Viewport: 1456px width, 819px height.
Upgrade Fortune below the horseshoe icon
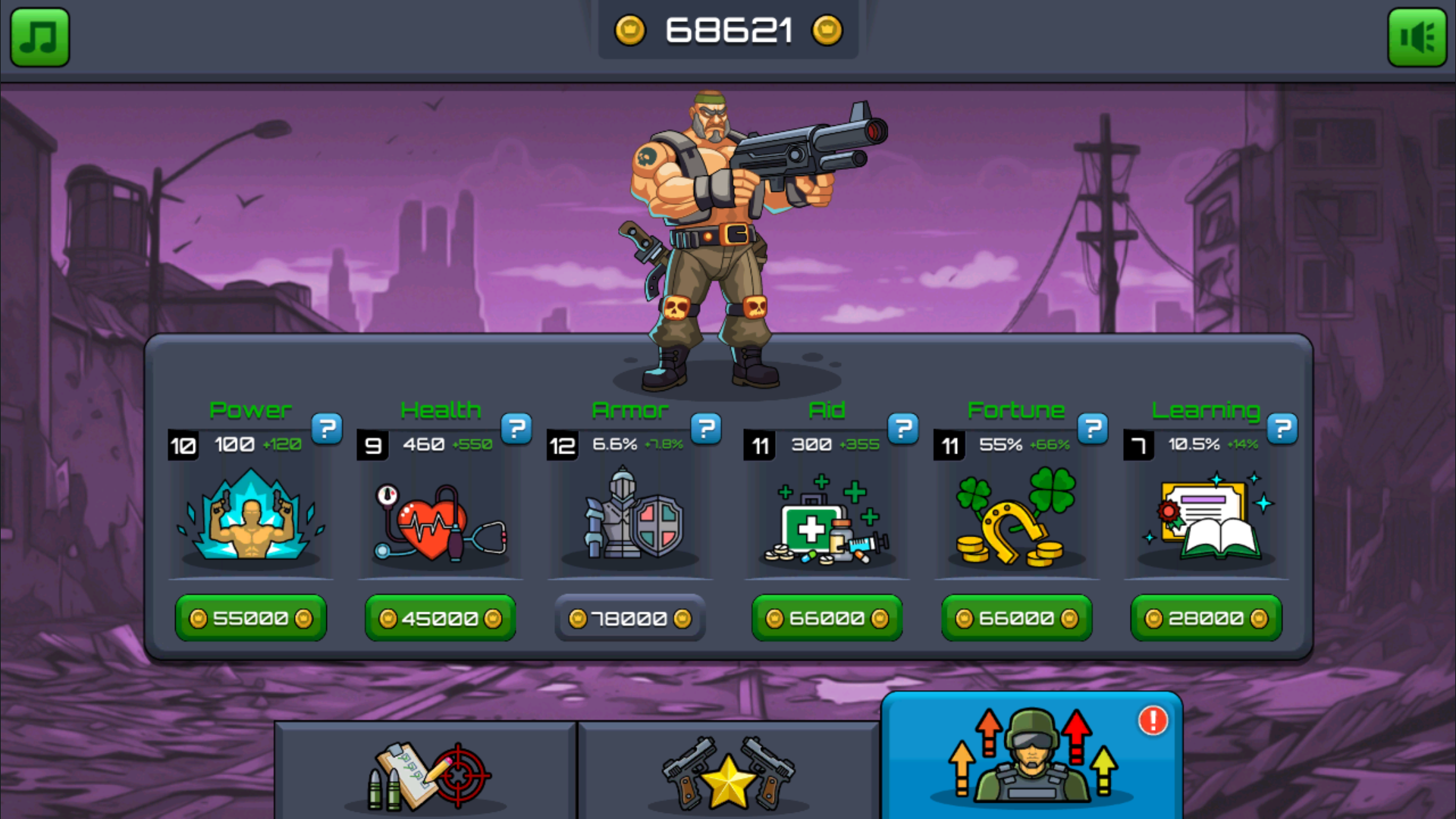(x=1017, y=619)
